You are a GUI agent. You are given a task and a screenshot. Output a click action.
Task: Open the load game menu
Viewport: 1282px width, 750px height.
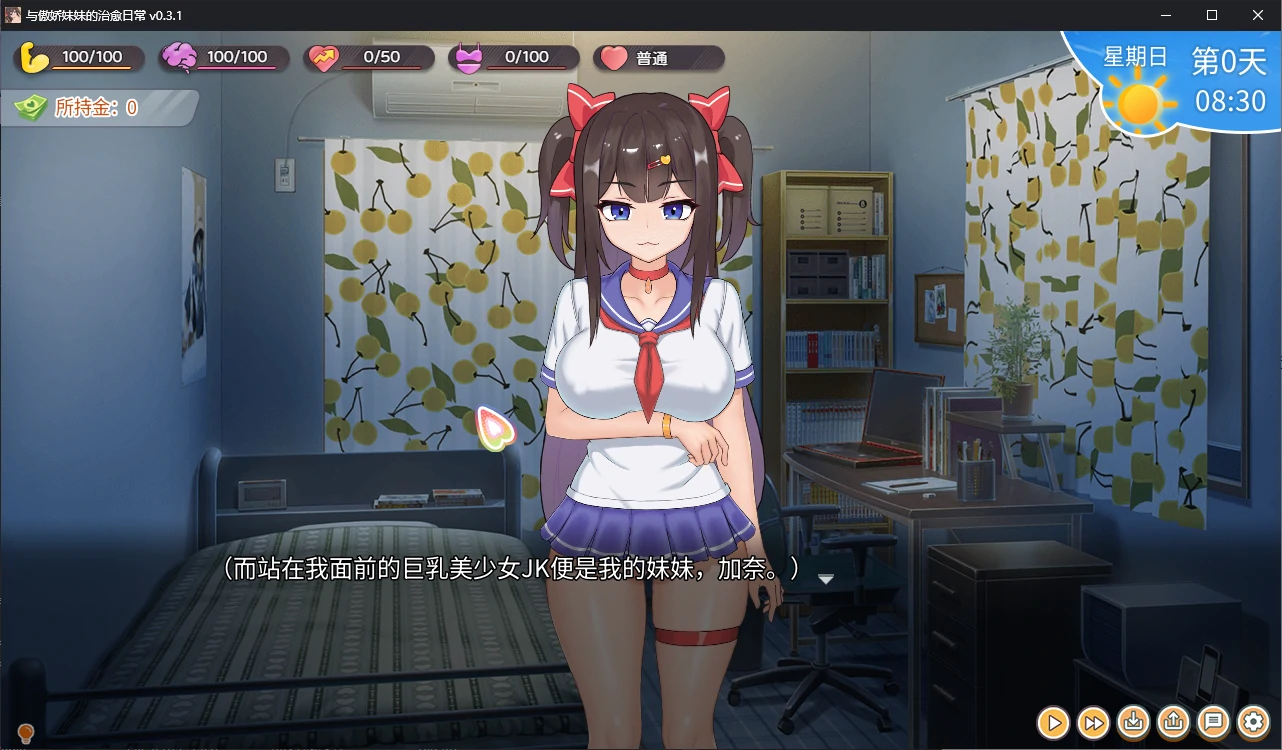tap(1174, 721)
